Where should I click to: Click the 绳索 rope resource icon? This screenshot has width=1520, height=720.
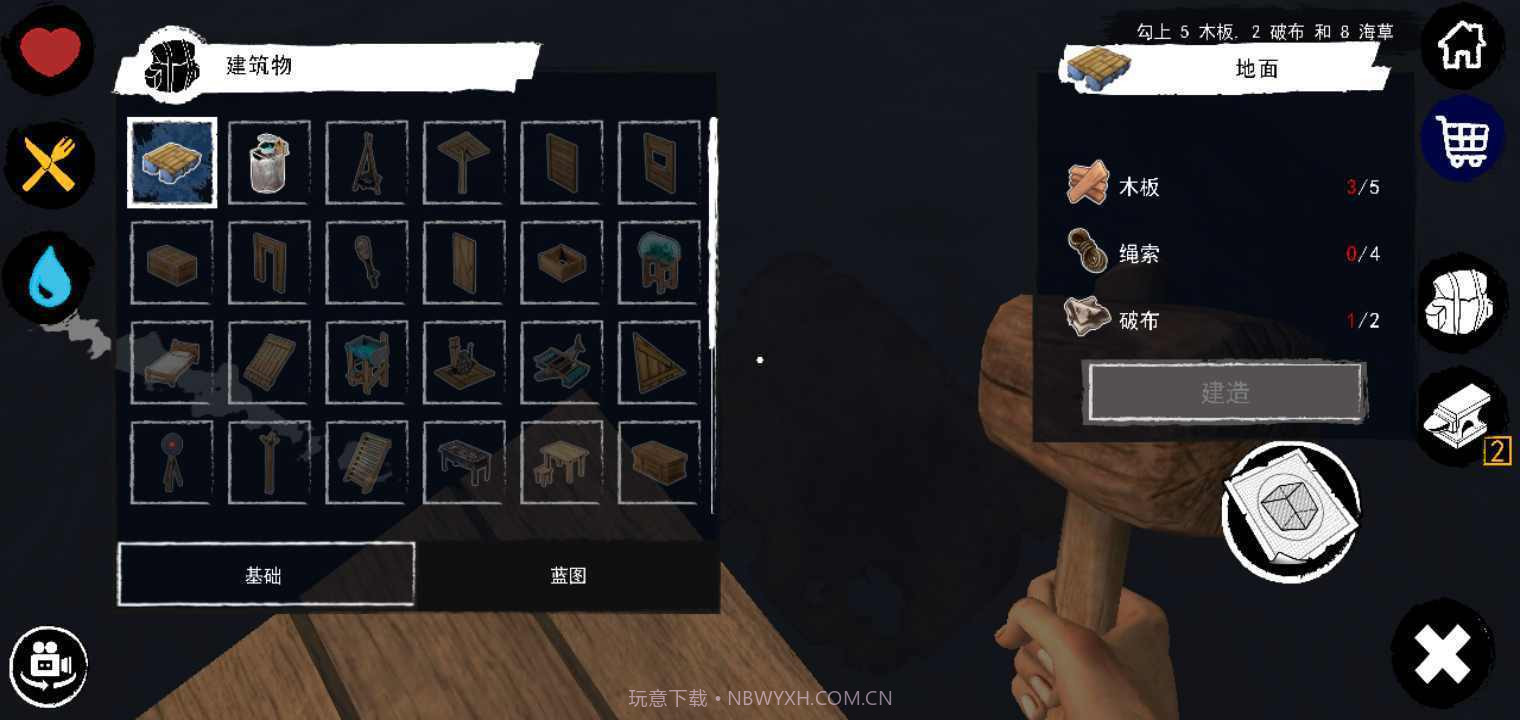pyautogui.click(x=1088, y=252)
